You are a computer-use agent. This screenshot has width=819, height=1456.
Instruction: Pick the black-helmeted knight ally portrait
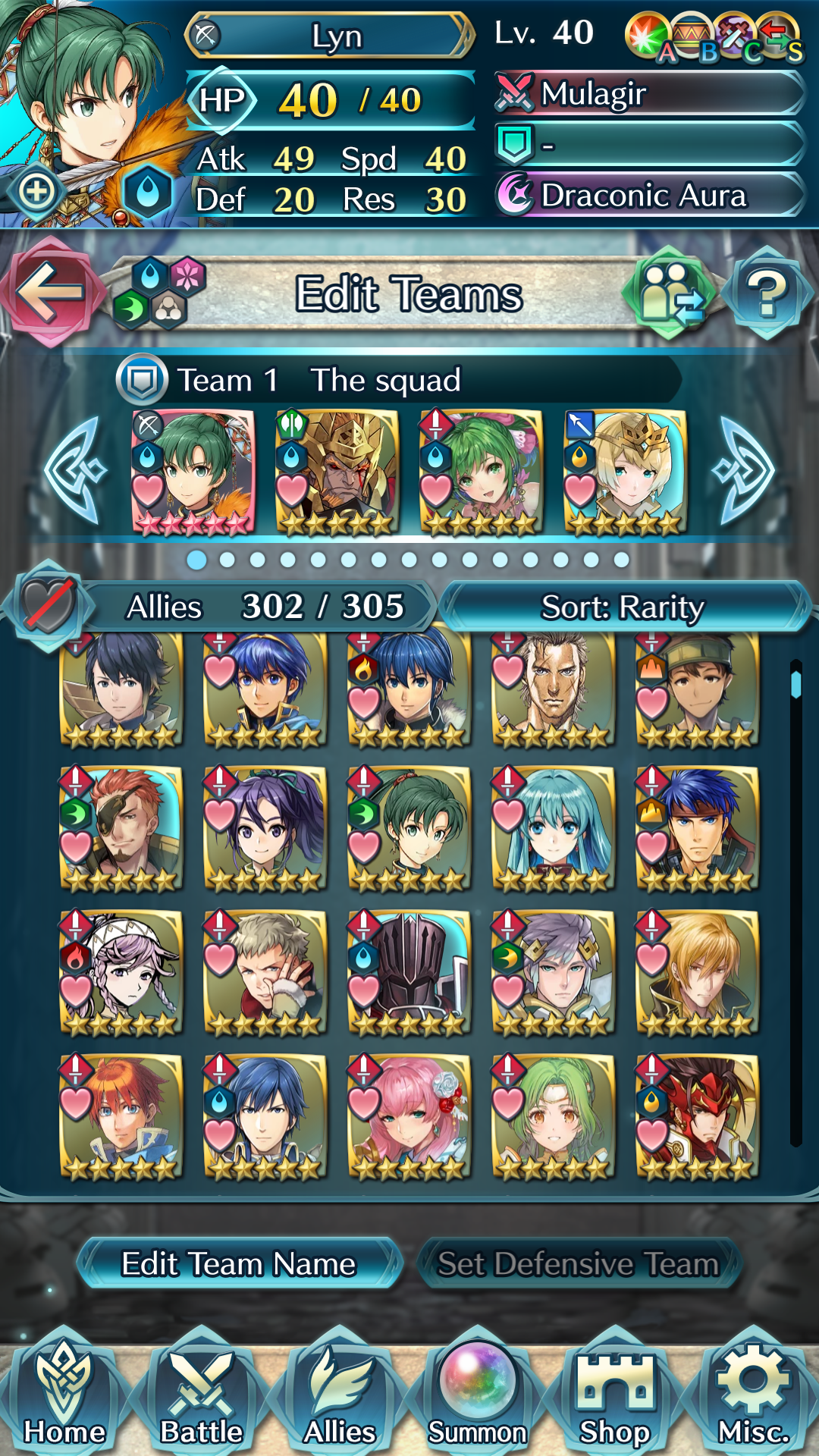tap(409, 972)
